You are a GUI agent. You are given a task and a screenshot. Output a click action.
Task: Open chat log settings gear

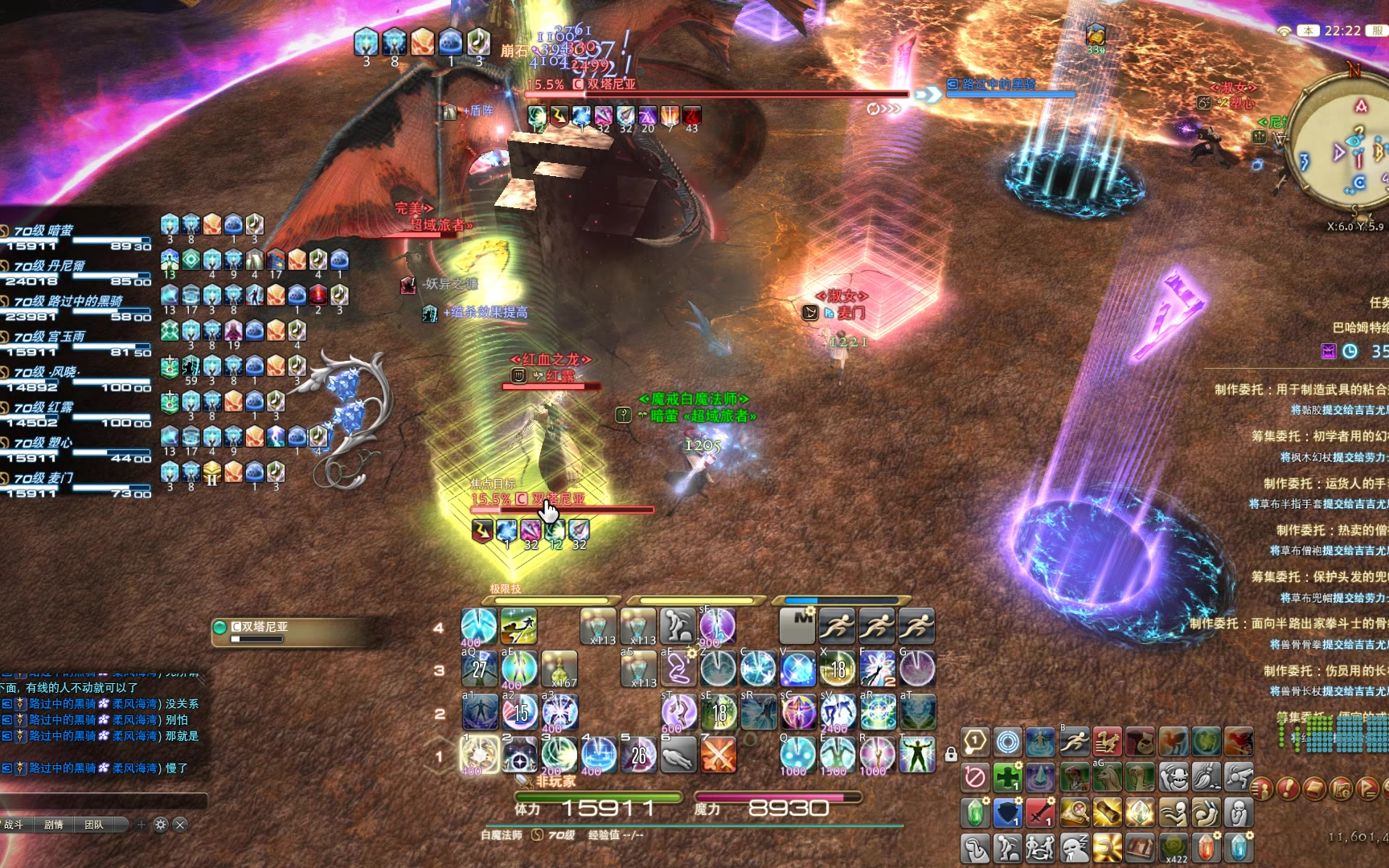[160, 825]
